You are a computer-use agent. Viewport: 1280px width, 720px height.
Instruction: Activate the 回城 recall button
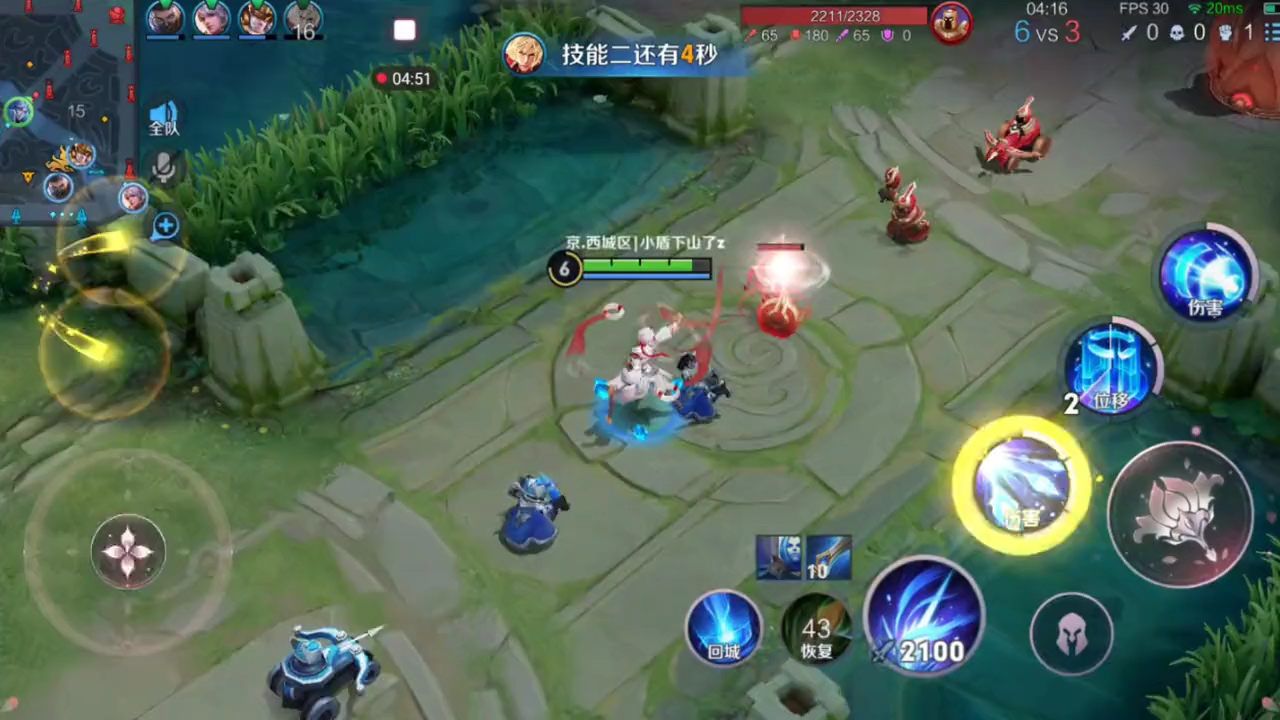pyautogui.click(x=723, y=629)
